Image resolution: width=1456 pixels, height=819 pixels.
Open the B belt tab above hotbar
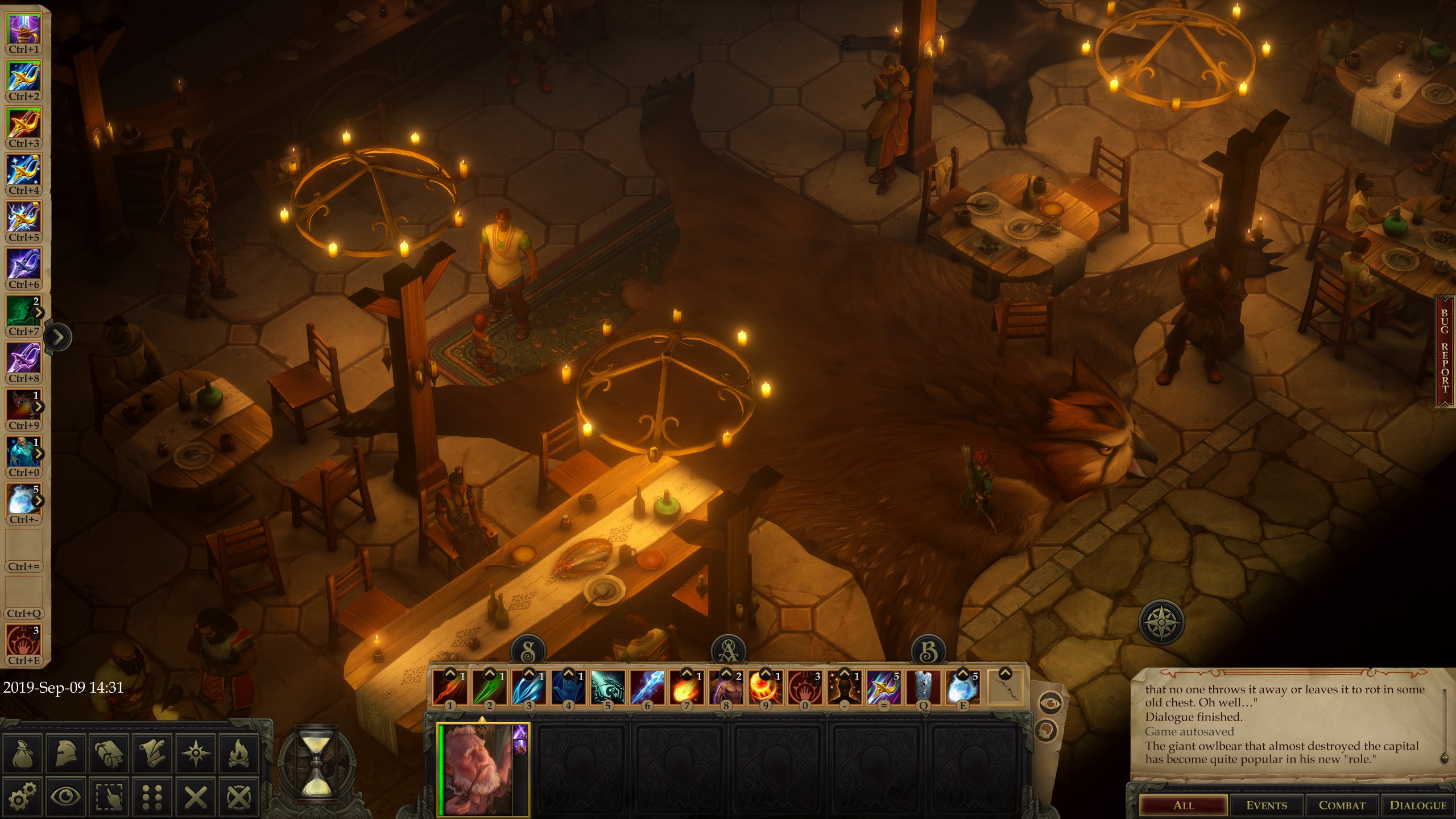pyautogui.click(x=928, y=651)
